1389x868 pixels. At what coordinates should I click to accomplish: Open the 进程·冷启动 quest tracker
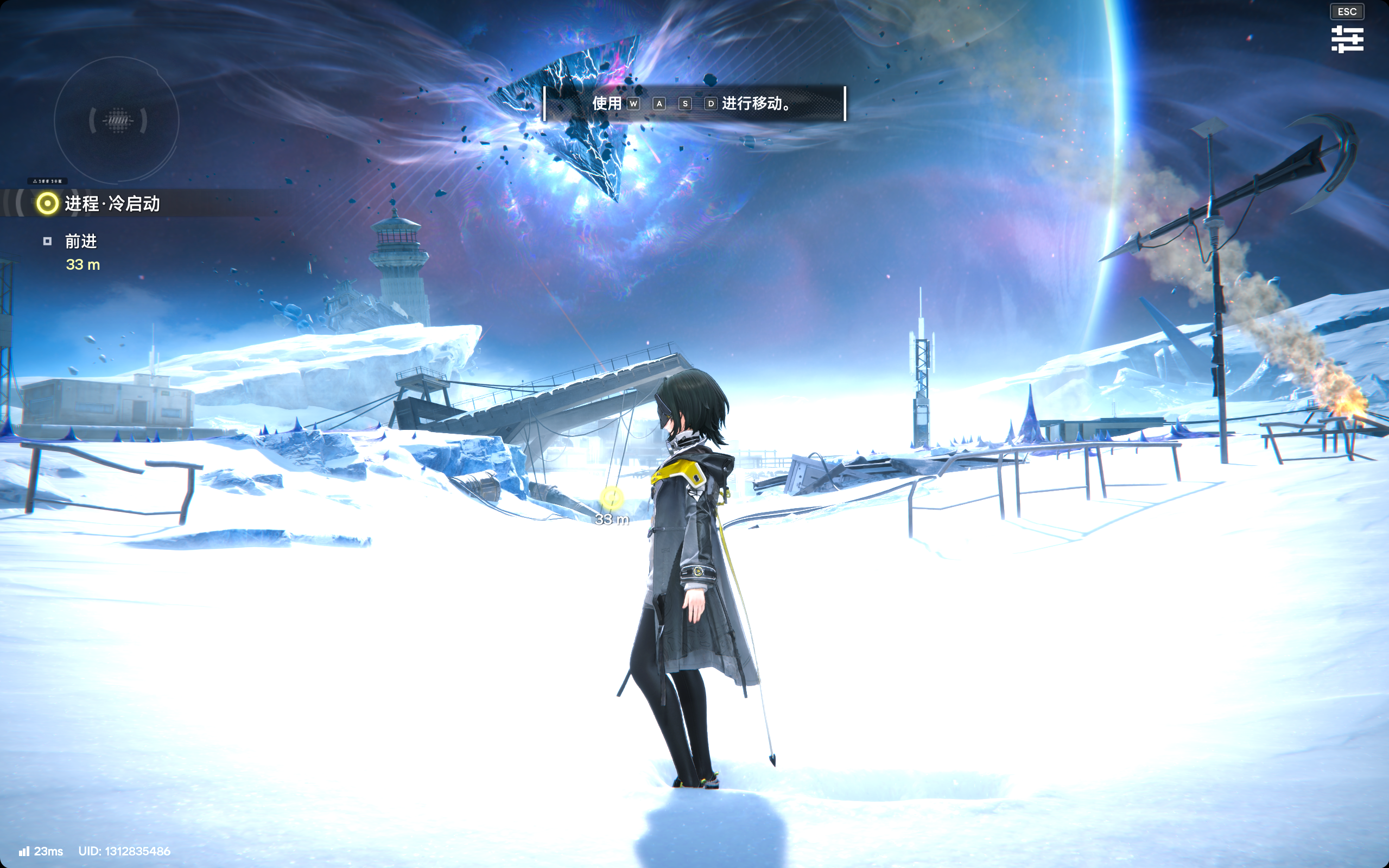coord(112,204)
